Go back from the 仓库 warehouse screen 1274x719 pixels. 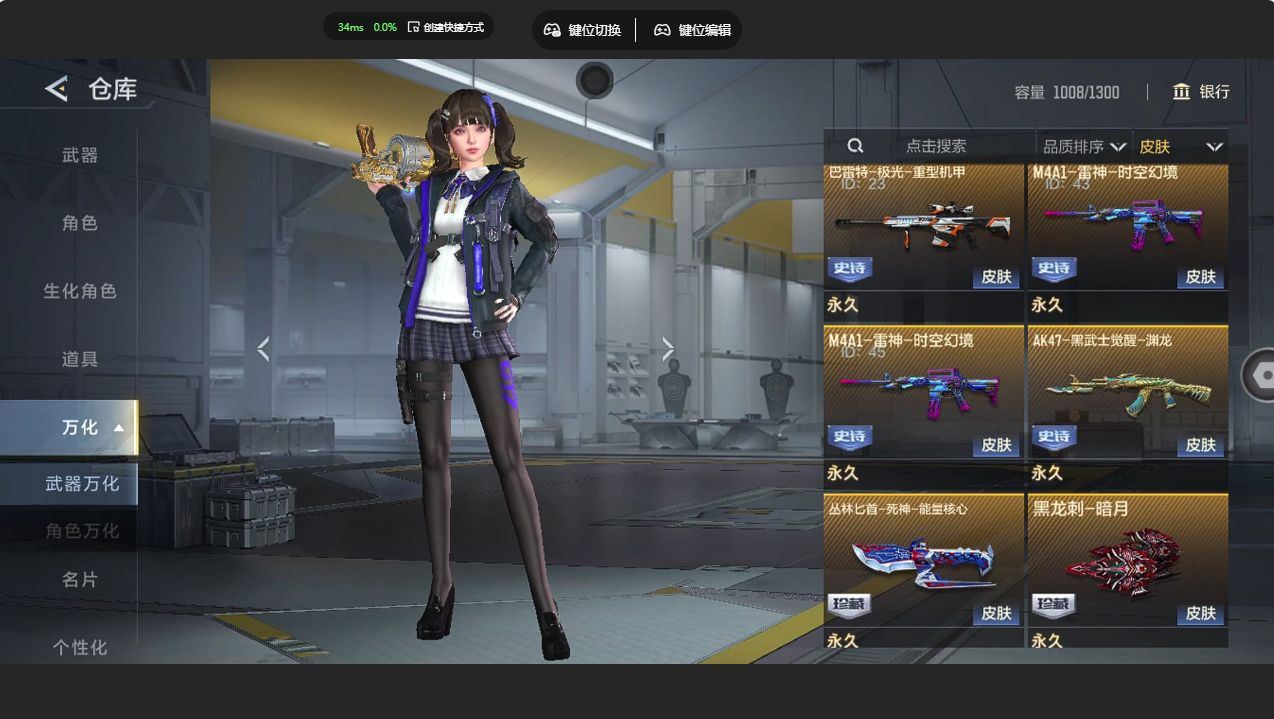pyautogui.click(x=56, y=89)
